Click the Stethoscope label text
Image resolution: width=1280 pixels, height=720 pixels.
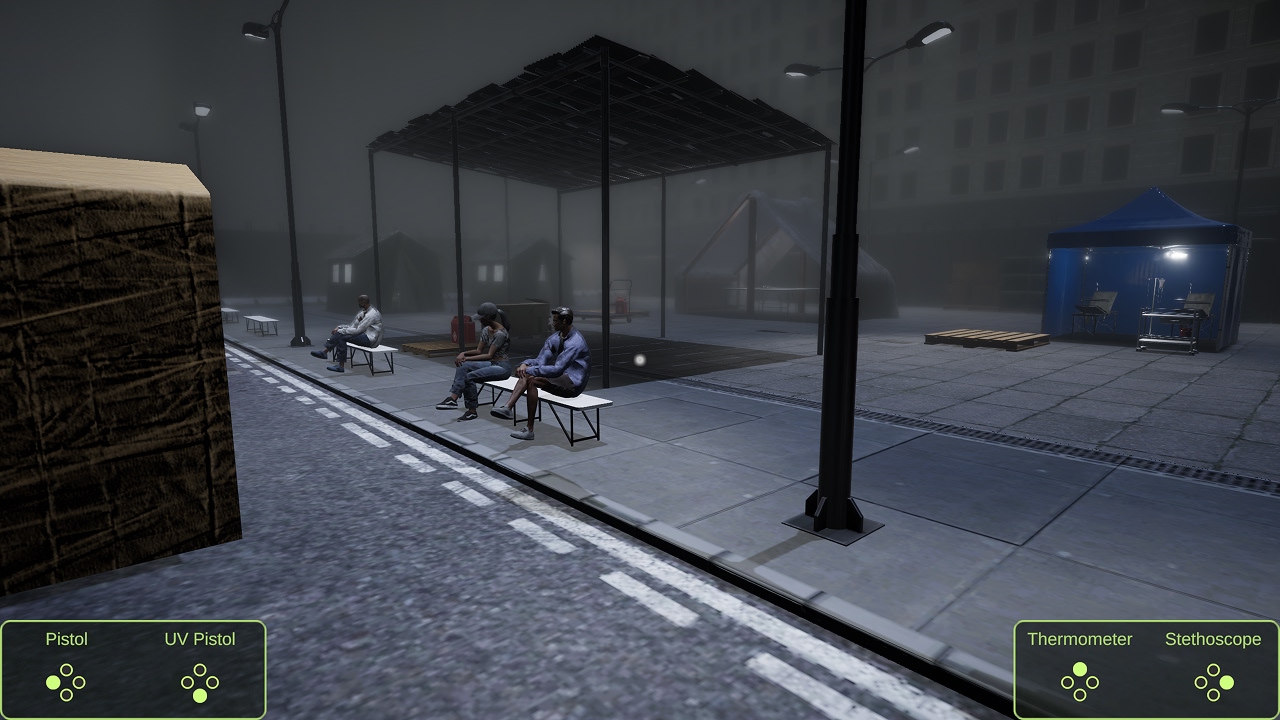[x=1213, y=640]
